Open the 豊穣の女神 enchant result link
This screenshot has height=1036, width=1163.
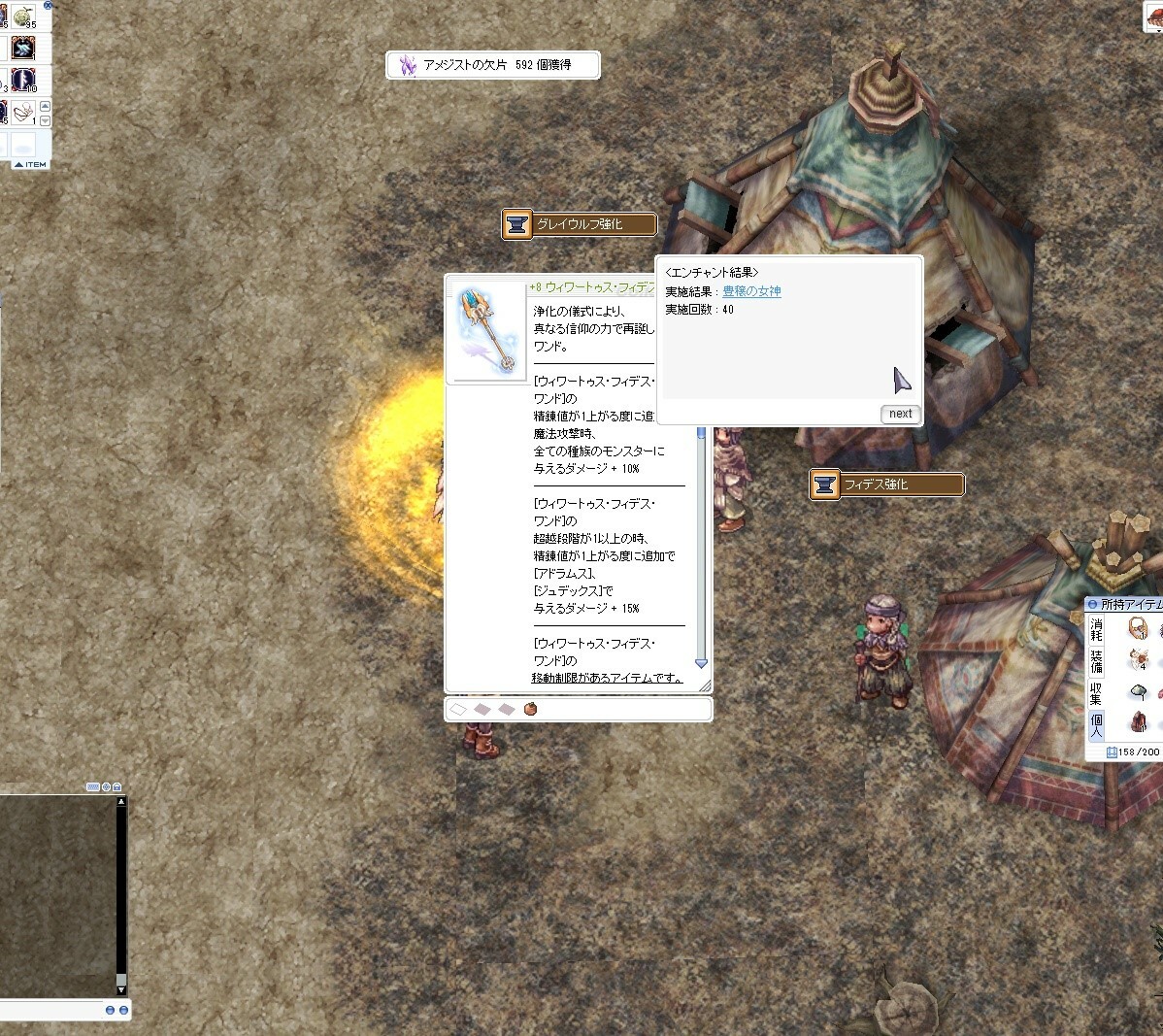click(x=751, y=292)
